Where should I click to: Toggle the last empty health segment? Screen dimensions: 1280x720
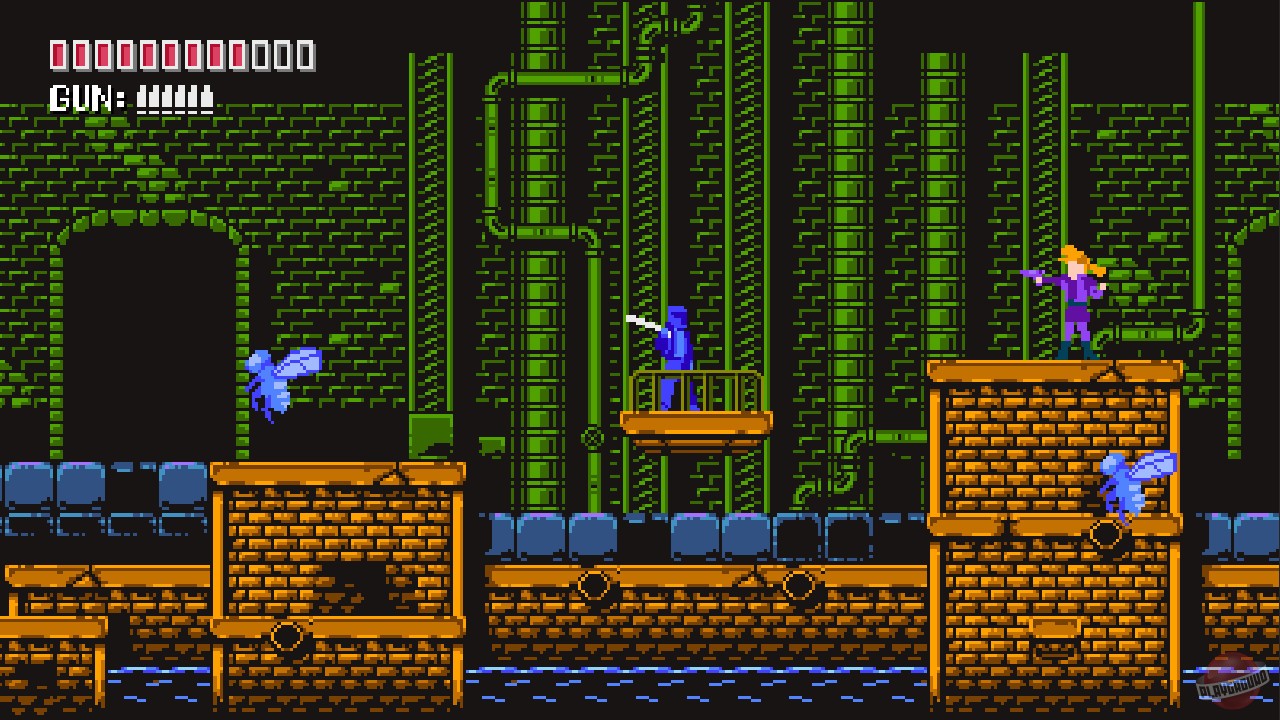[305, 53]
